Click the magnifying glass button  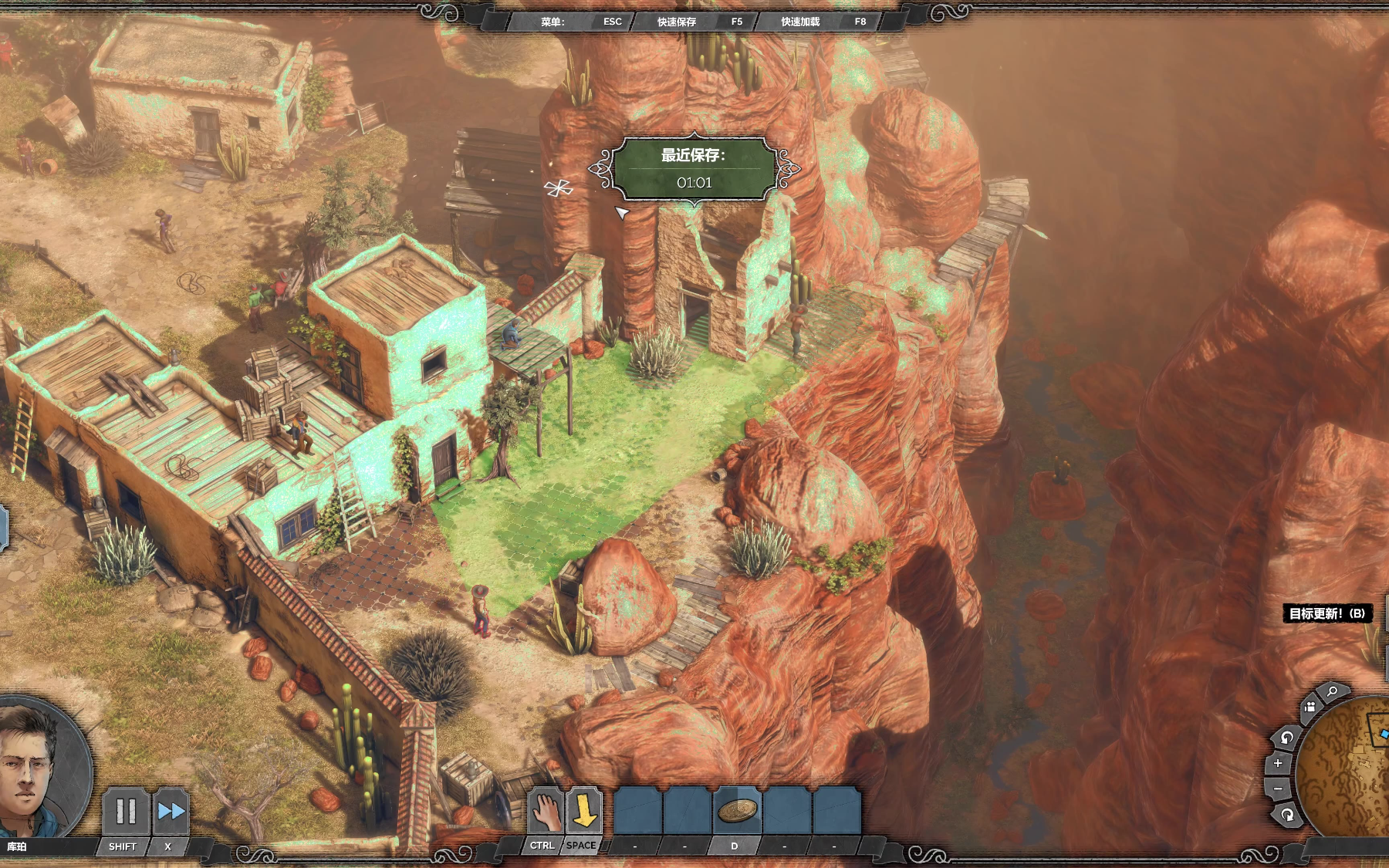[1333, 692]
